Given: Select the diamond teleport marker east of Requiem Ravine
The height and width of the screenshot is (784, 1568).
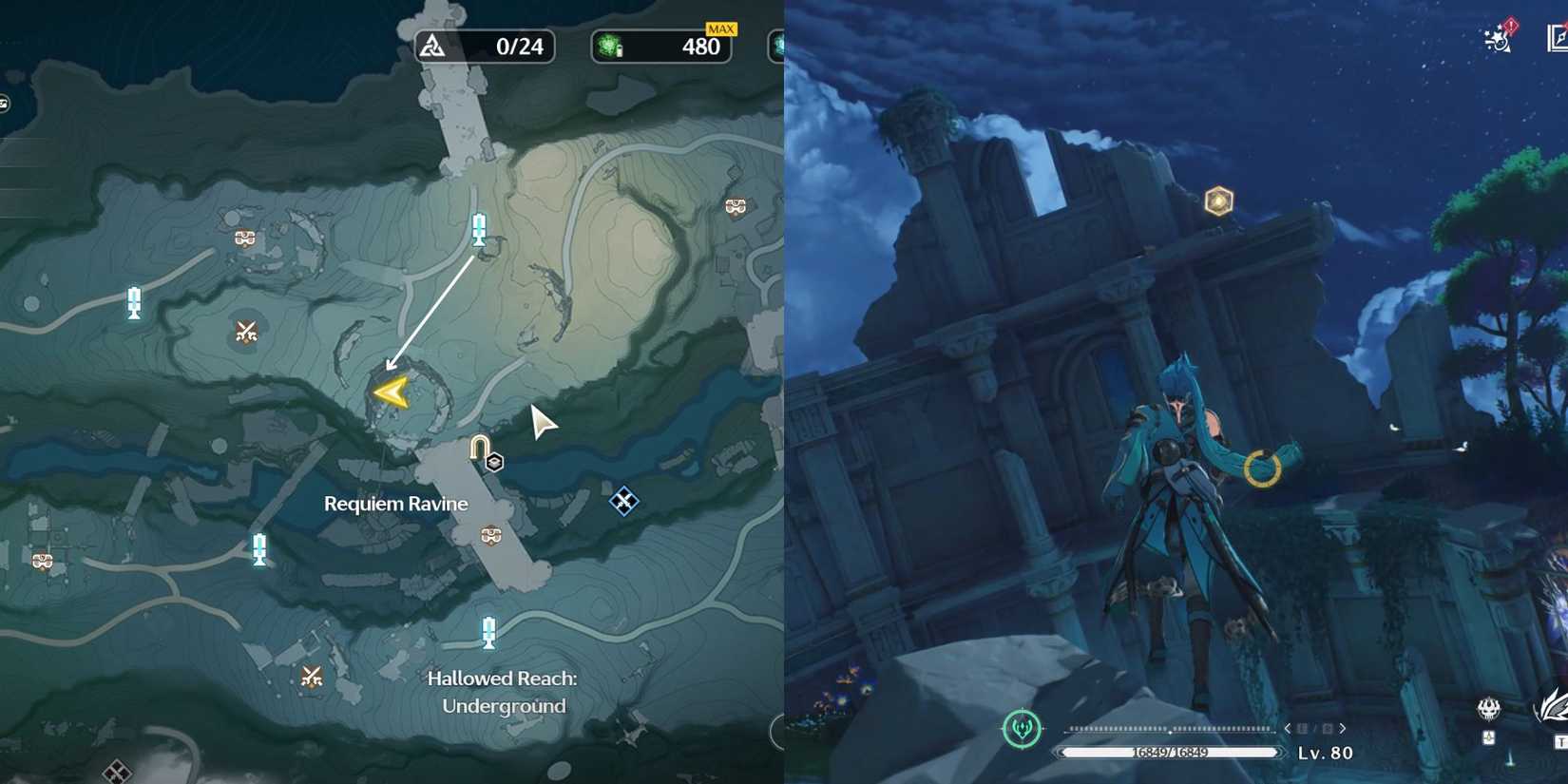Looking at the screenshot, I should 624,499.
